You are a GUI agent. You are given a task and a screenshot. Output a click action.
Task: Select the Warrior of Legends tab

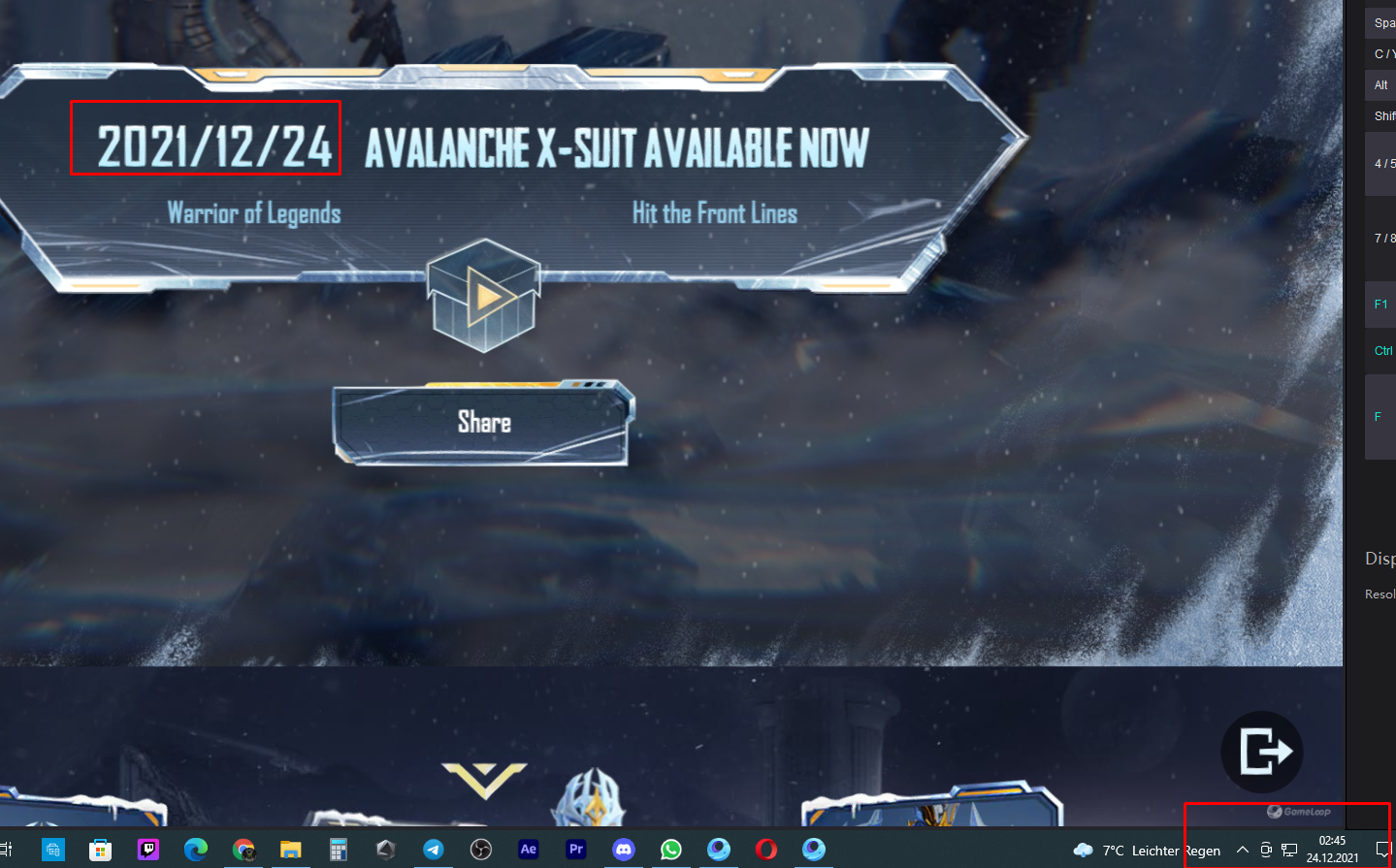(x=254, y=213)
